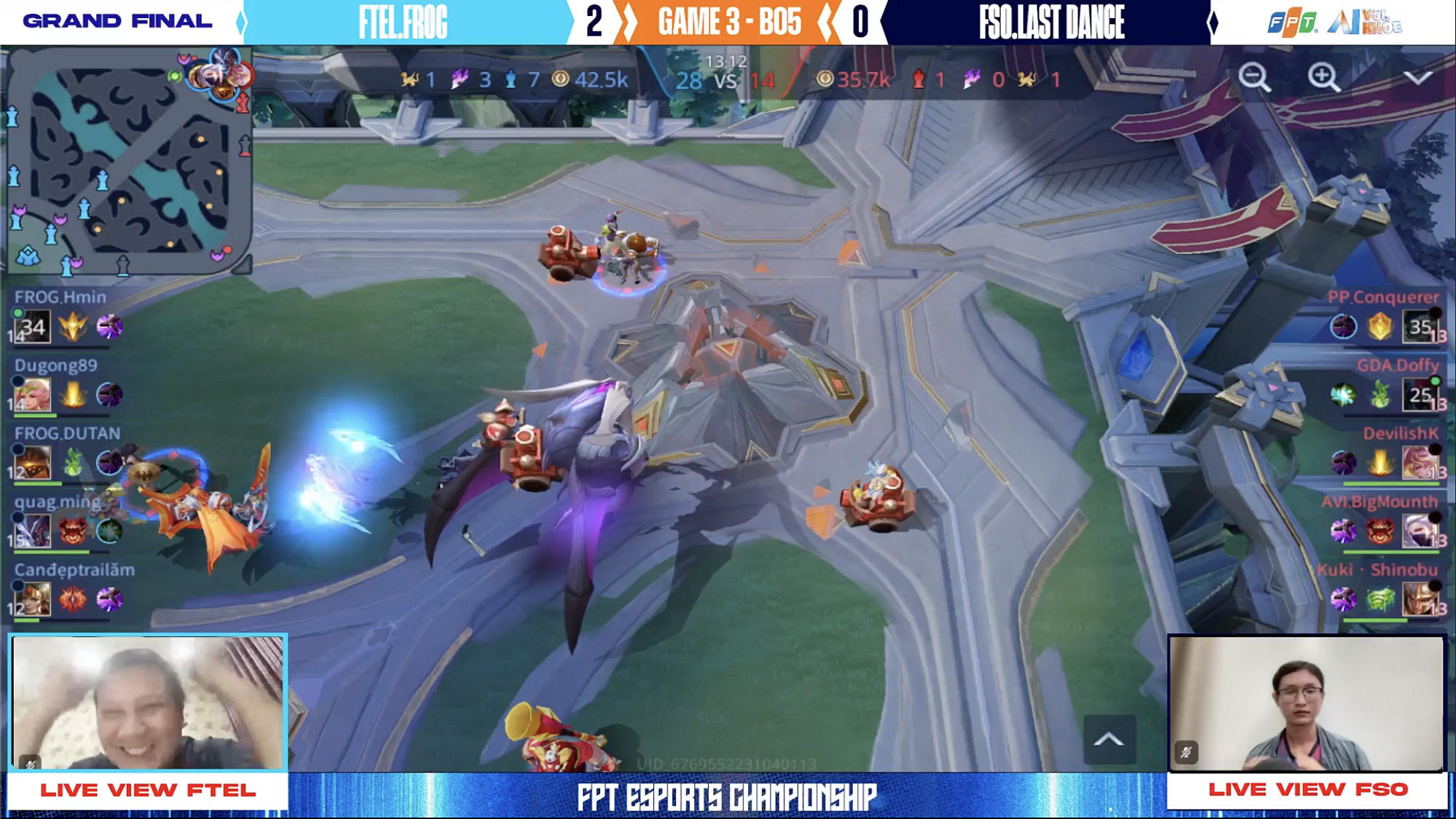Viewport: 1456px width, 819px height.
Task: Click the zoom in magnifier button
Action: pyautogui.click(x=1323, y=77)
